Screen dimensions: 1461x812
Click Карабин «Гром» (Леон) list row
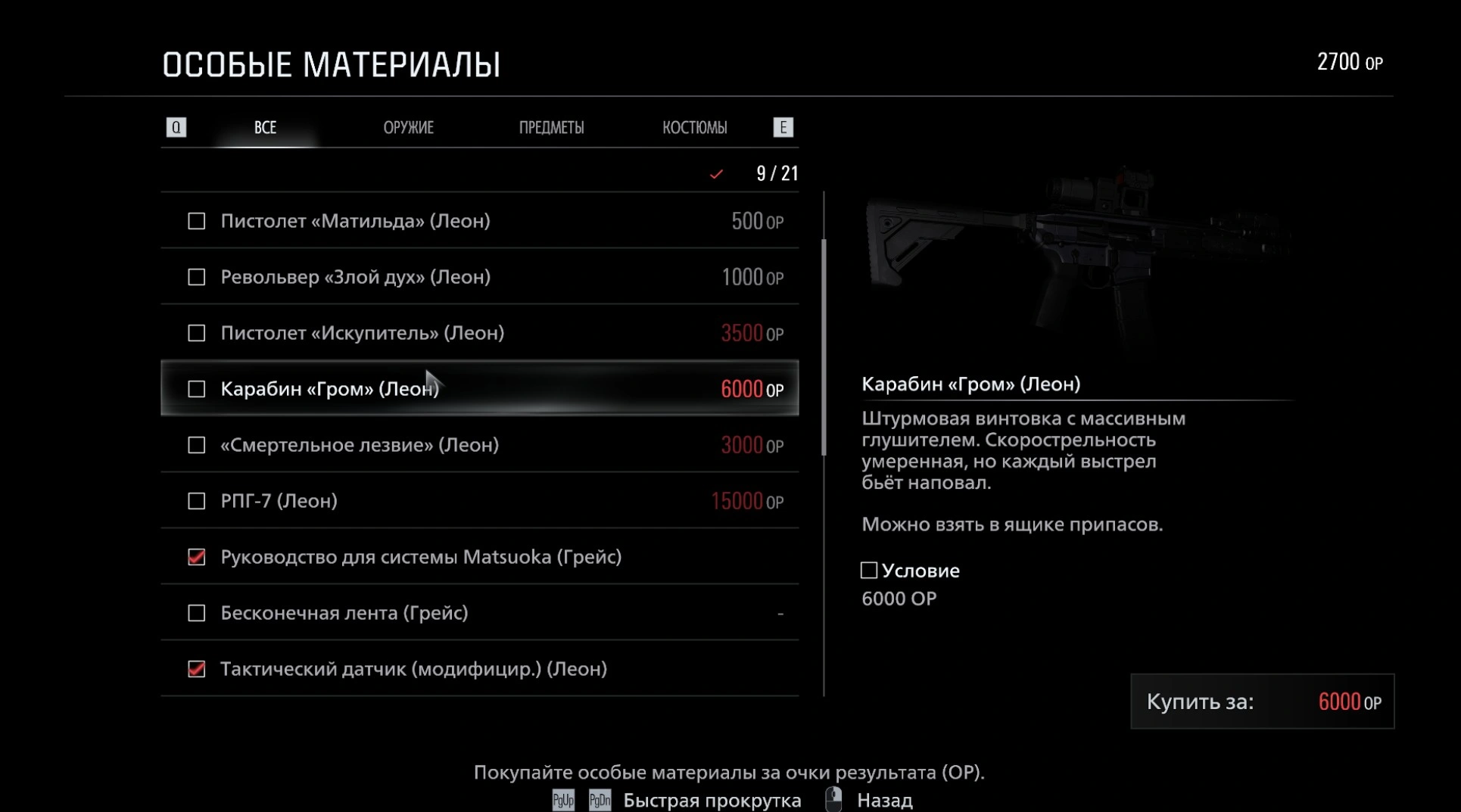479,389
